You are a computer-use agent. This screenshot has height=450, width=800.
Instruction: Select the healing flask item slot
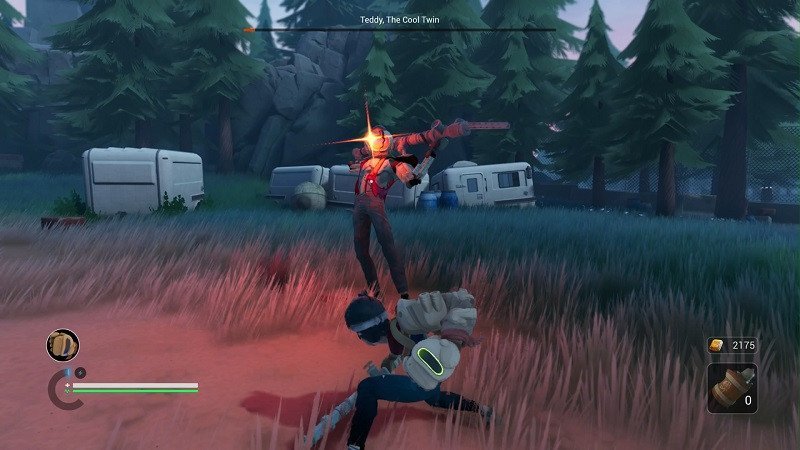click(x=732, y=388)
